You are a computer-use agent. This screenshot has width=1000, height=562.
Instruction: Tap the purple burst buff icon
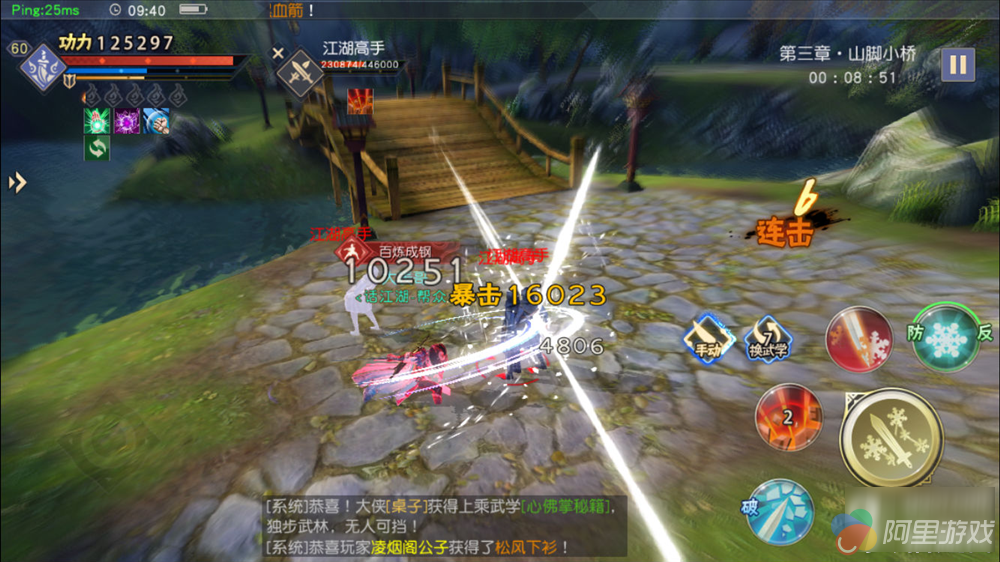126,122
